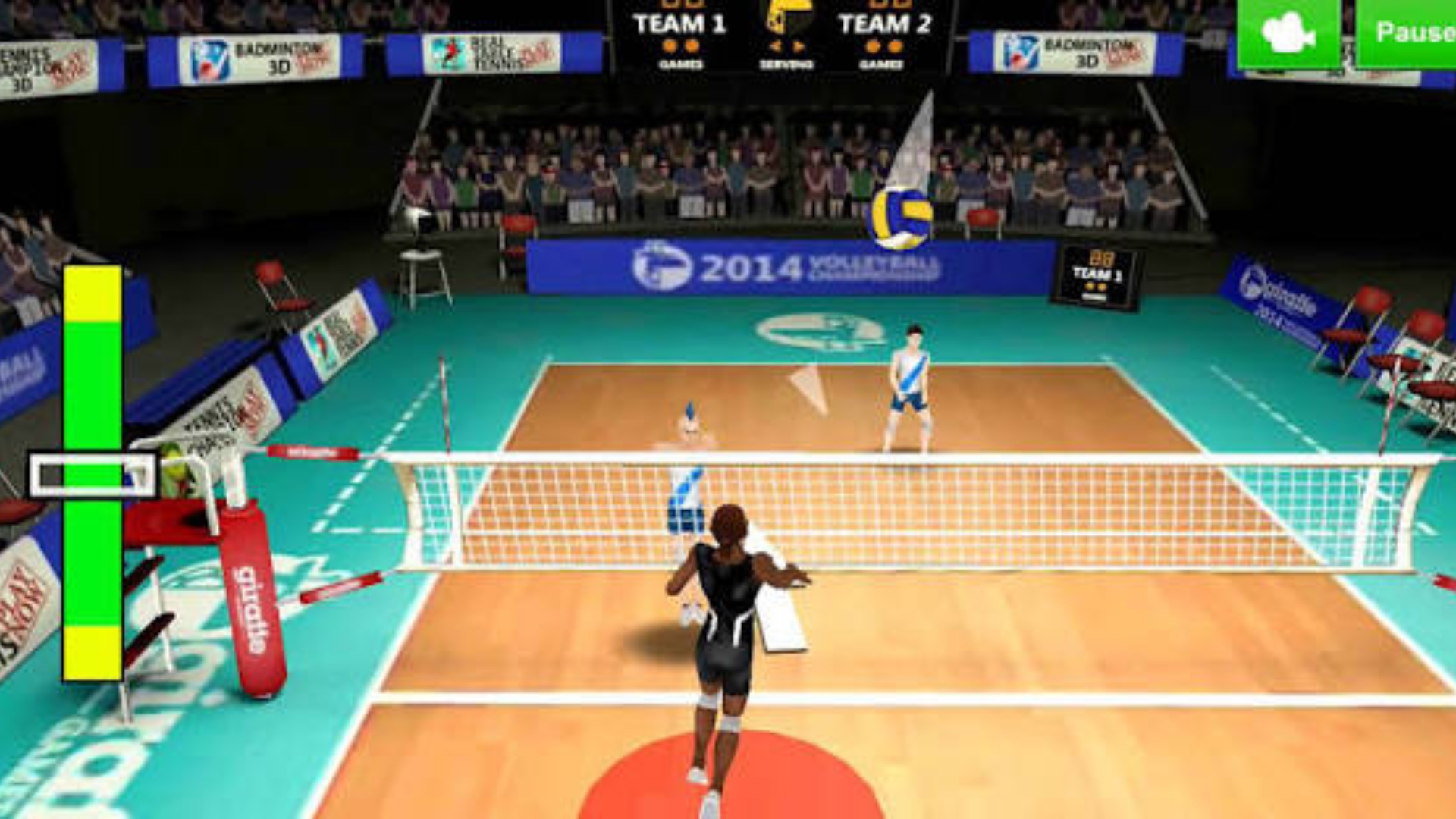This screenshot has width=1456, height=819.
Task: Tap the right serving arrow indicator
Action: pos(798,45)
